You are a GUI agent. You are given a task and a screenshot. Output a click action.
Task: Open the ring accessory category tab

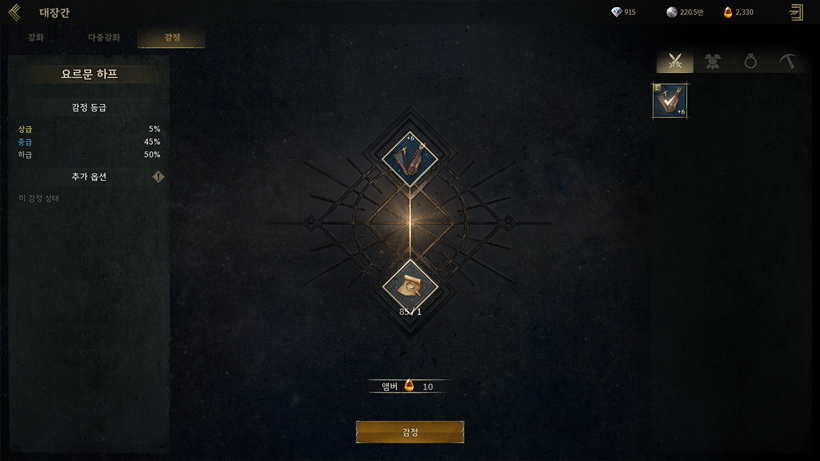coord(750,62)
